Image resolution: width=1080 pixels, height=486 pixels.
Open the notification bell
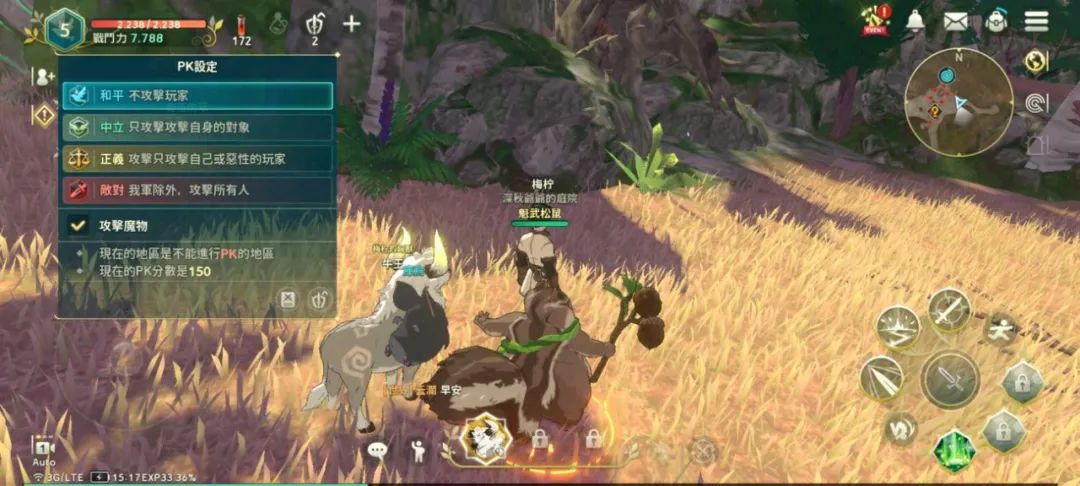click(x=915, y=20)
